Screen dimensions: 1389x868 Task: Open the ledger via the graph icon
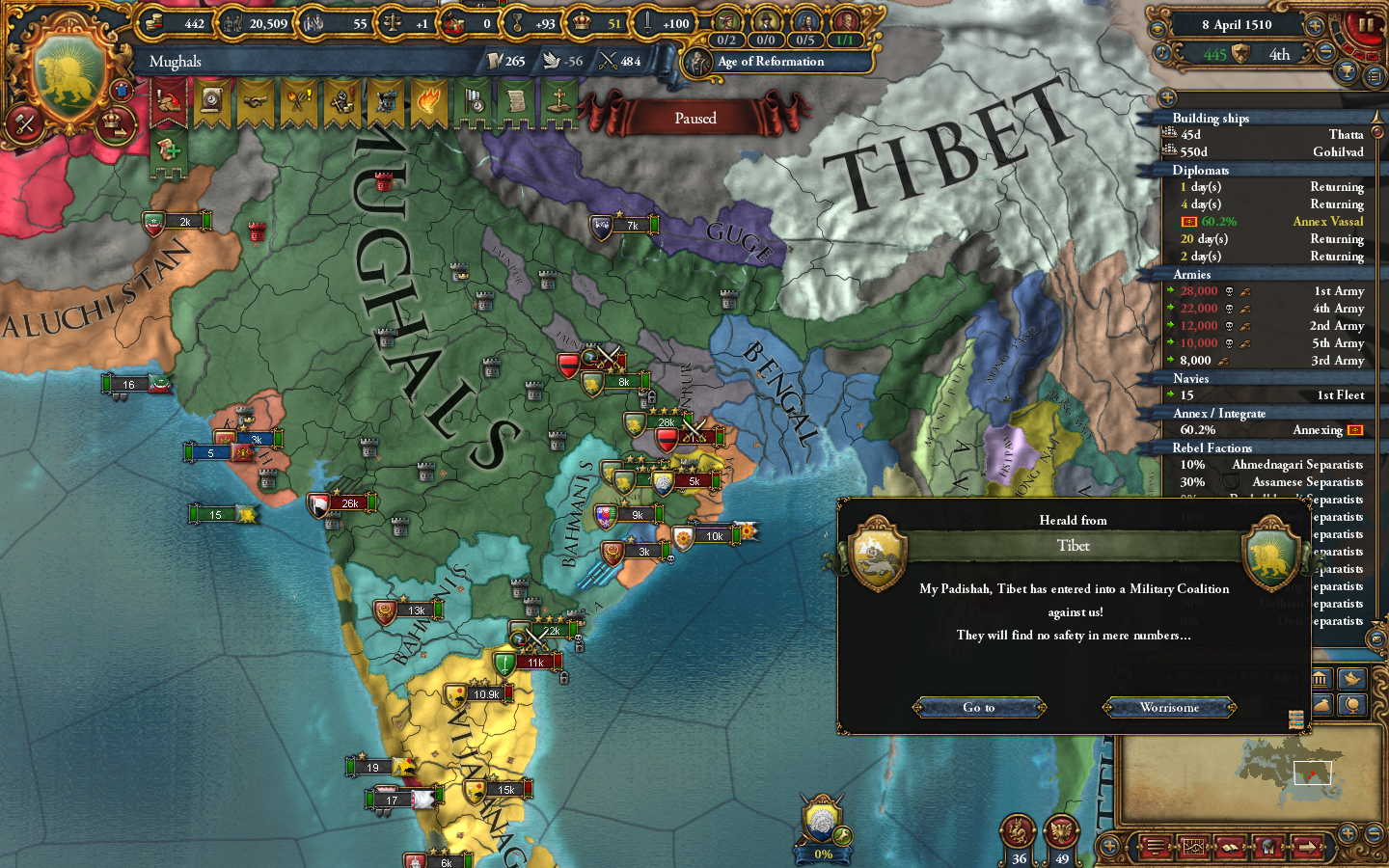[1194, 847]
